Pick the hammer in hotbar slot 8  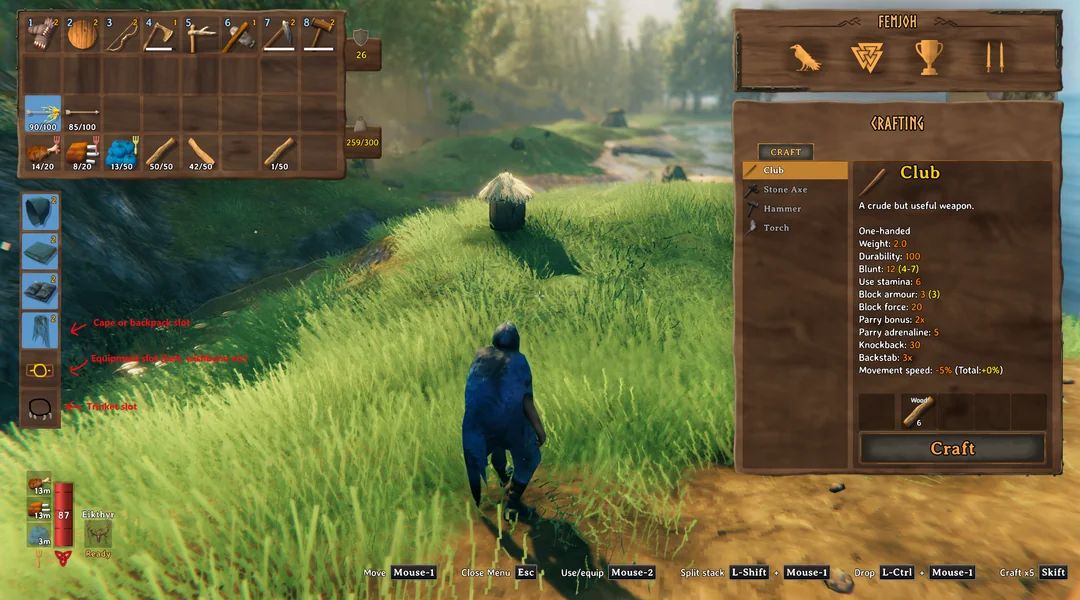click(320, 36)
